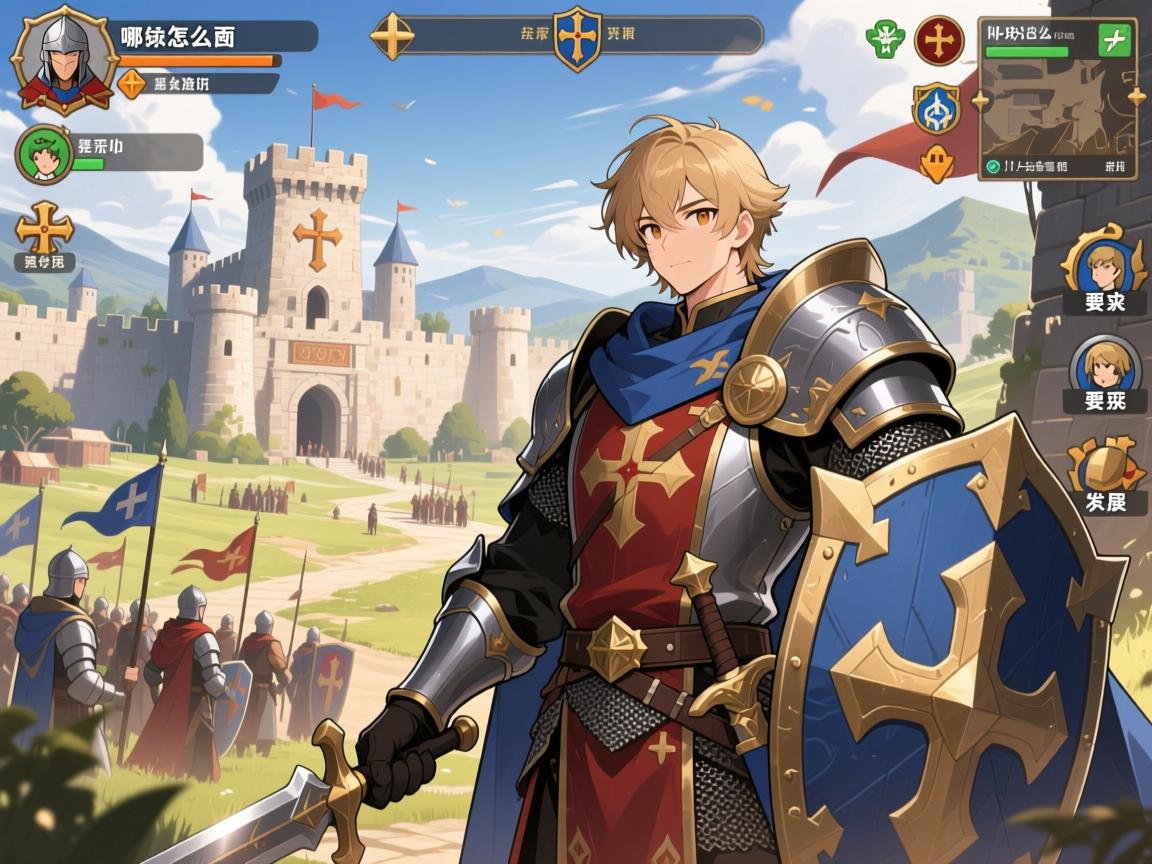Select the blue shield crest in the top bar

(x=577, y=37)
